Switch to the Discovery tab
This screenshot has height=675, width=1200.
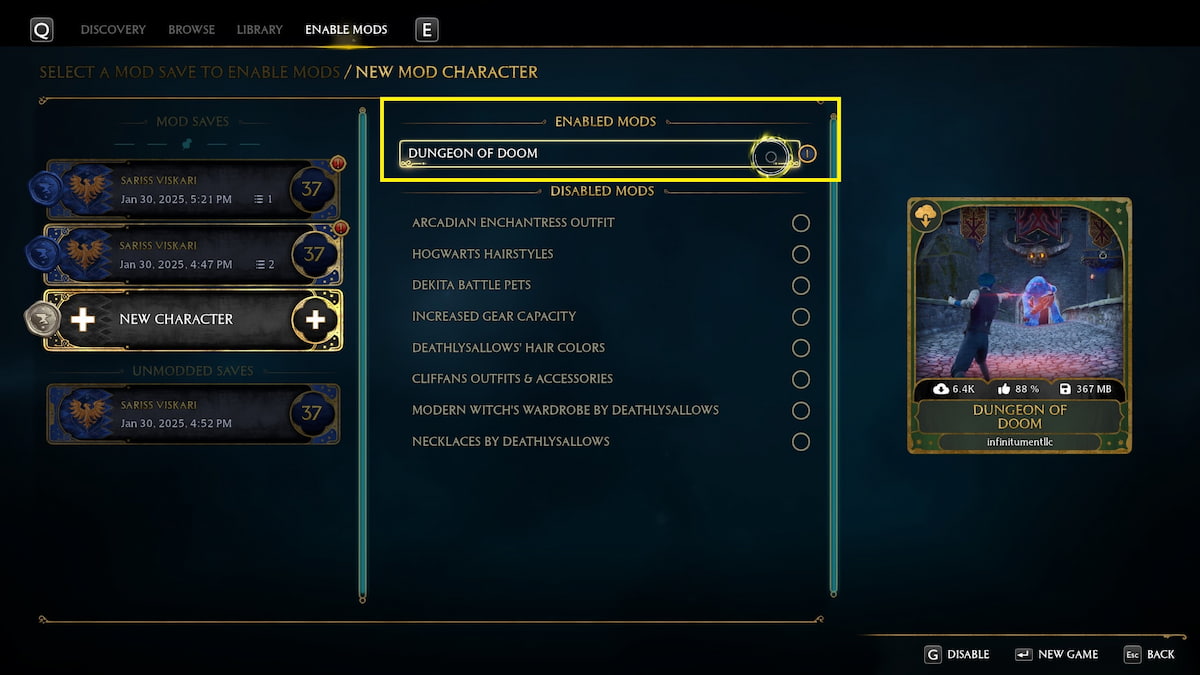click(x=113, y=30)
